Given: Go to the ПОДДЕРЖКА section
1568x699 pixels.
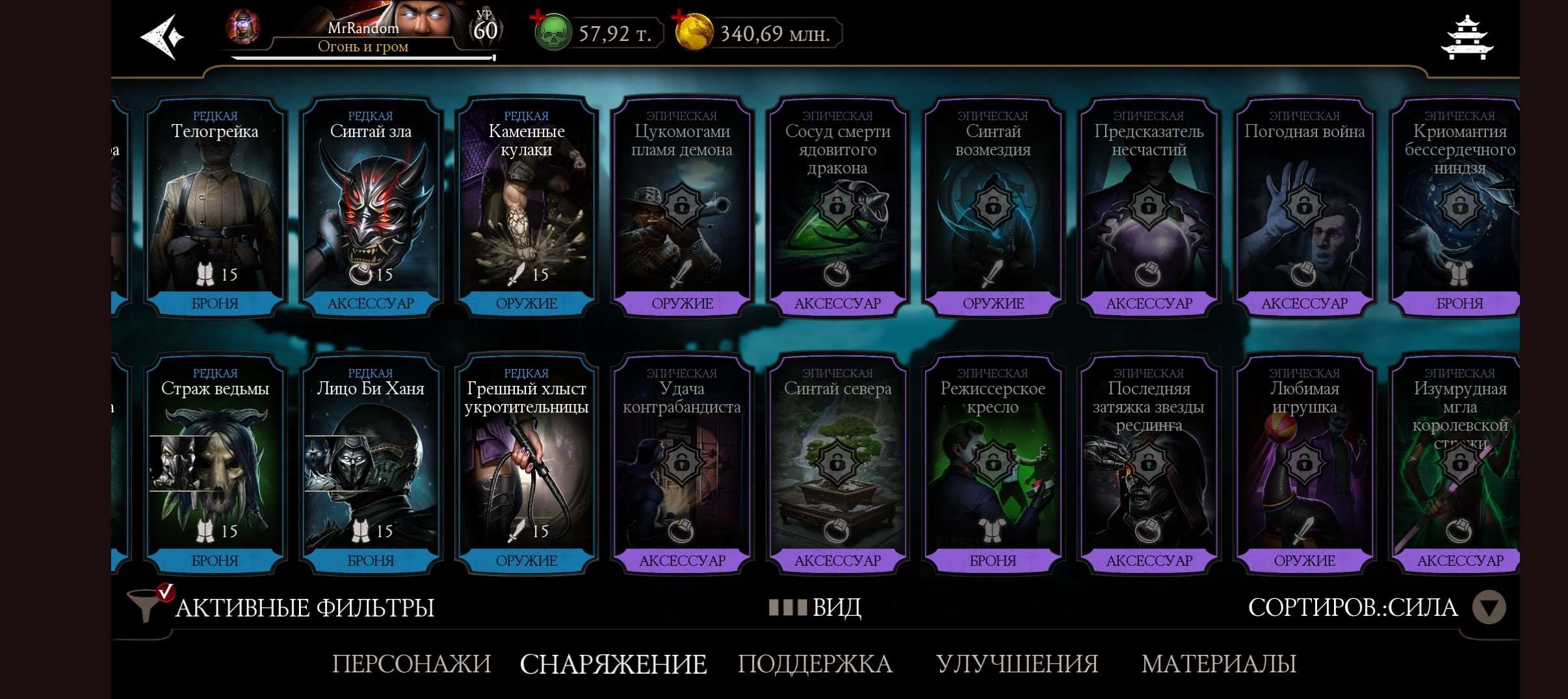Looking at the screenshot, I should [816, 663].
